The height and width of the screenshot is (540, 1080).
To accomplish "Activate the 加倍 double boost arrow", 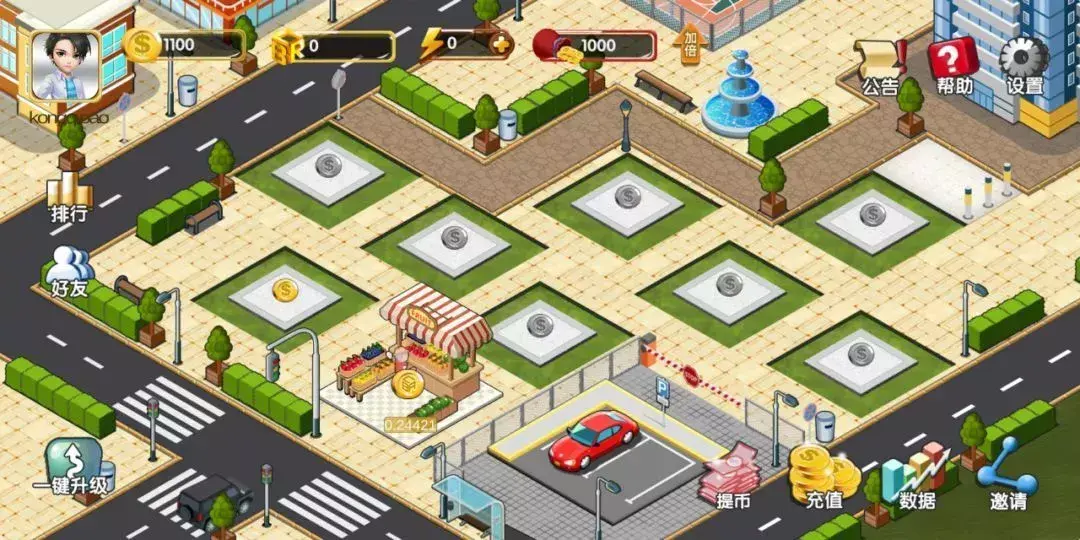I will tap(689, 43).
